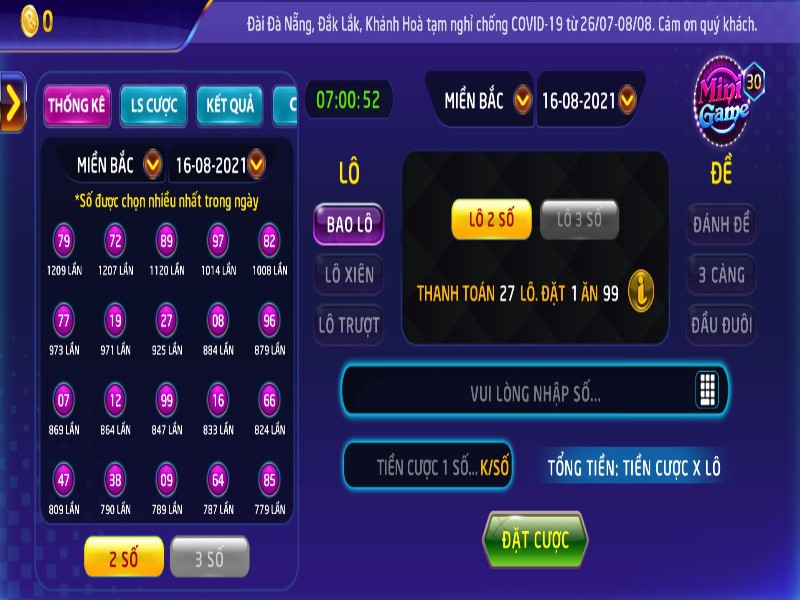Open the LS CƯỢC tab
Screen dimensions: 800x600
(x=152, y=106)
